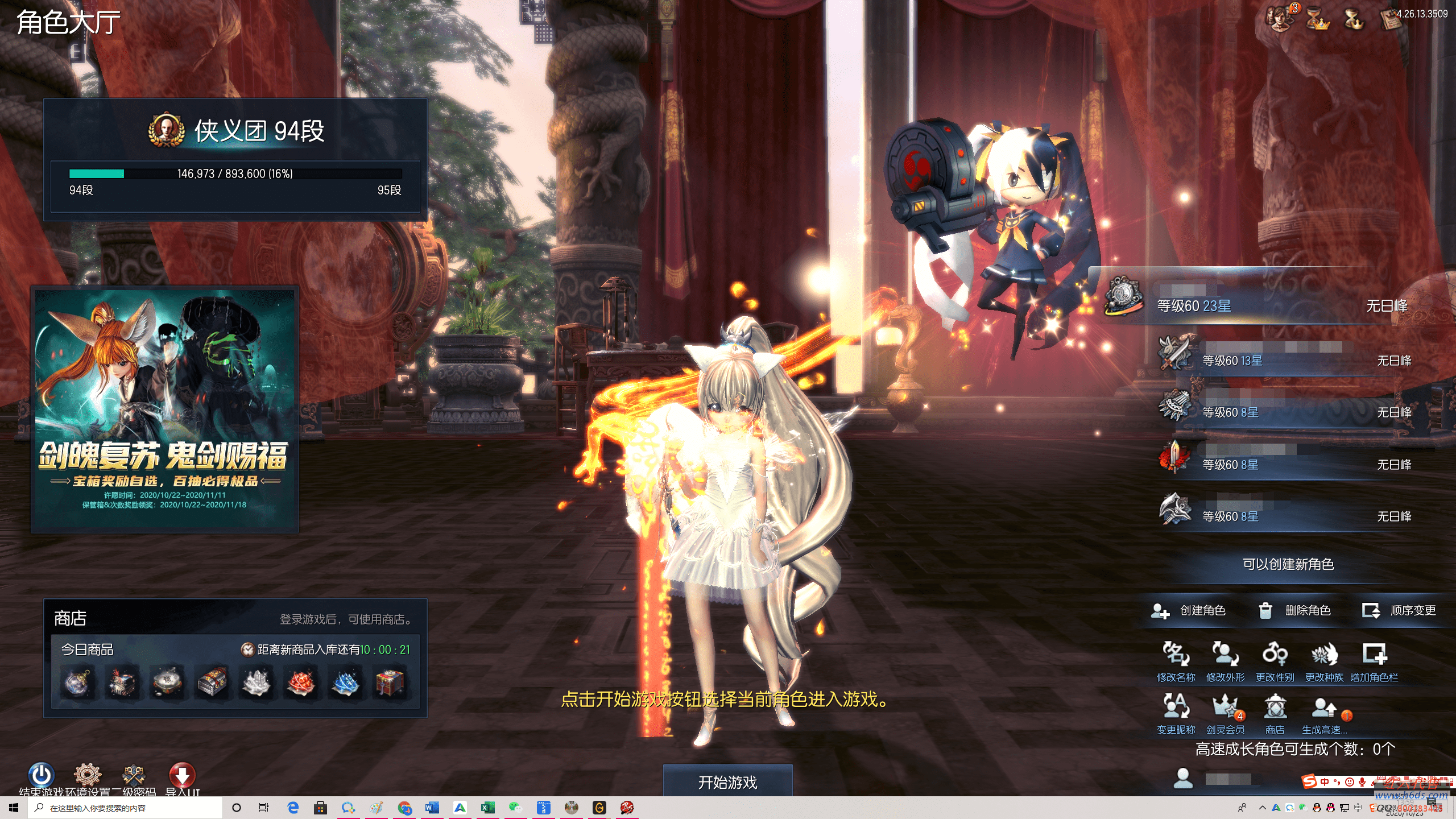The width and height of the screenshot is (1456, 819).
Task: Open the 剑魄复苏 鬼剑赐福 event banner
Action: (164, 409)
